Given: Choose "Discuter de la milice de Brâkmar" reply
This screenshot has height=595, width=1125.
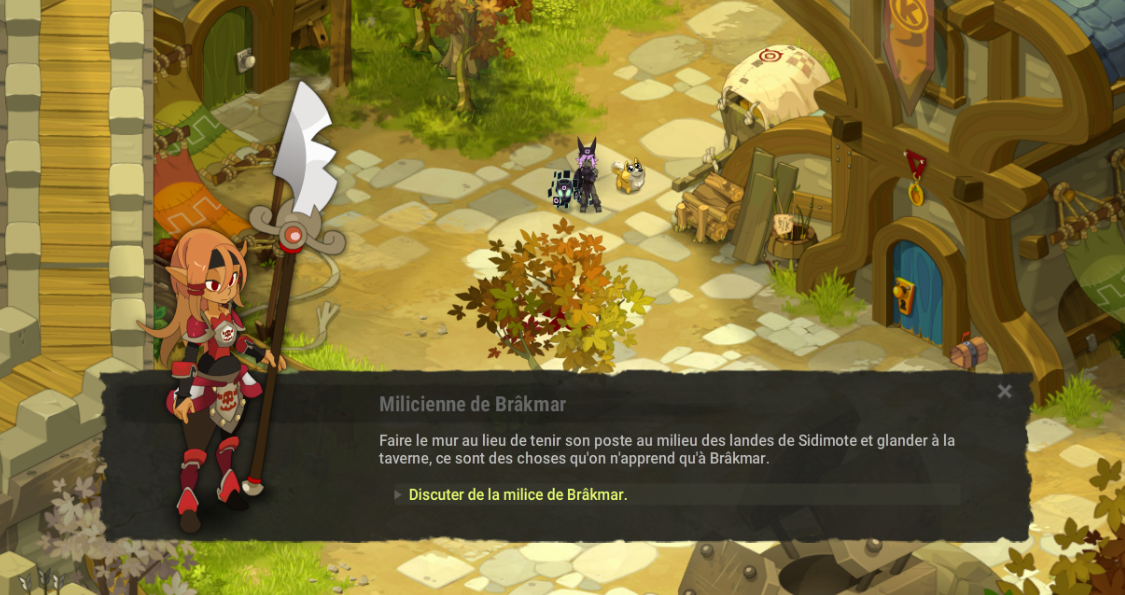Looking at the screenshot, I should pos(517,495).
